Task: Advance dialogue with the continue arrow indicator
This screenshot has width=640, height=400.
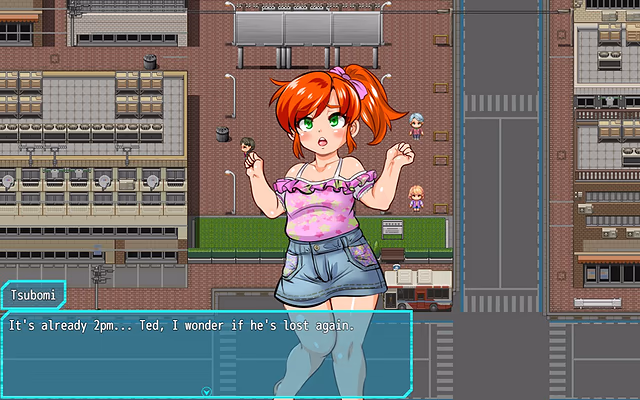Action: click(206, 392)
